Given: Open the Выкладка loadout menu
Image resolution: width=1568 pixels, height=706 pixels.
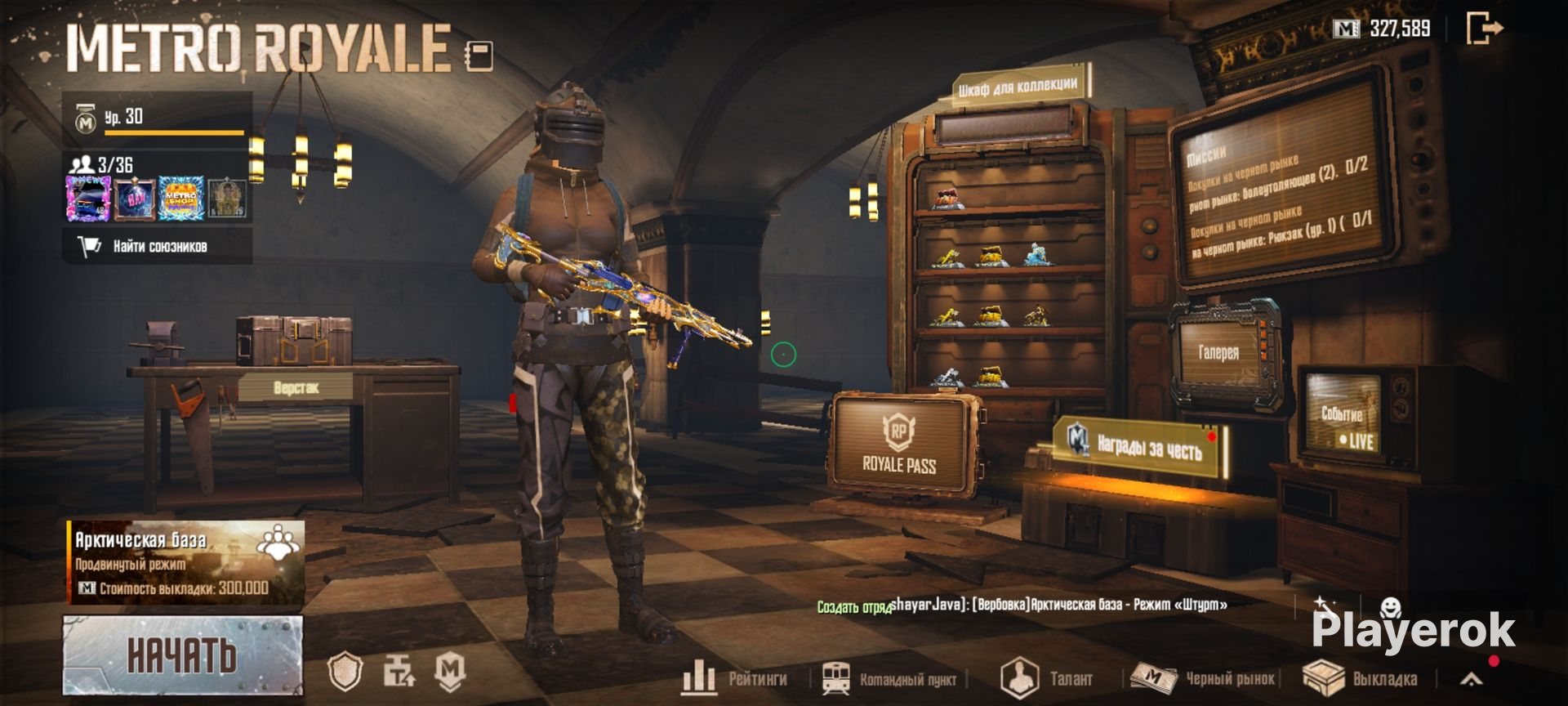Looking at the screenshot, I should coord(1361,678).
